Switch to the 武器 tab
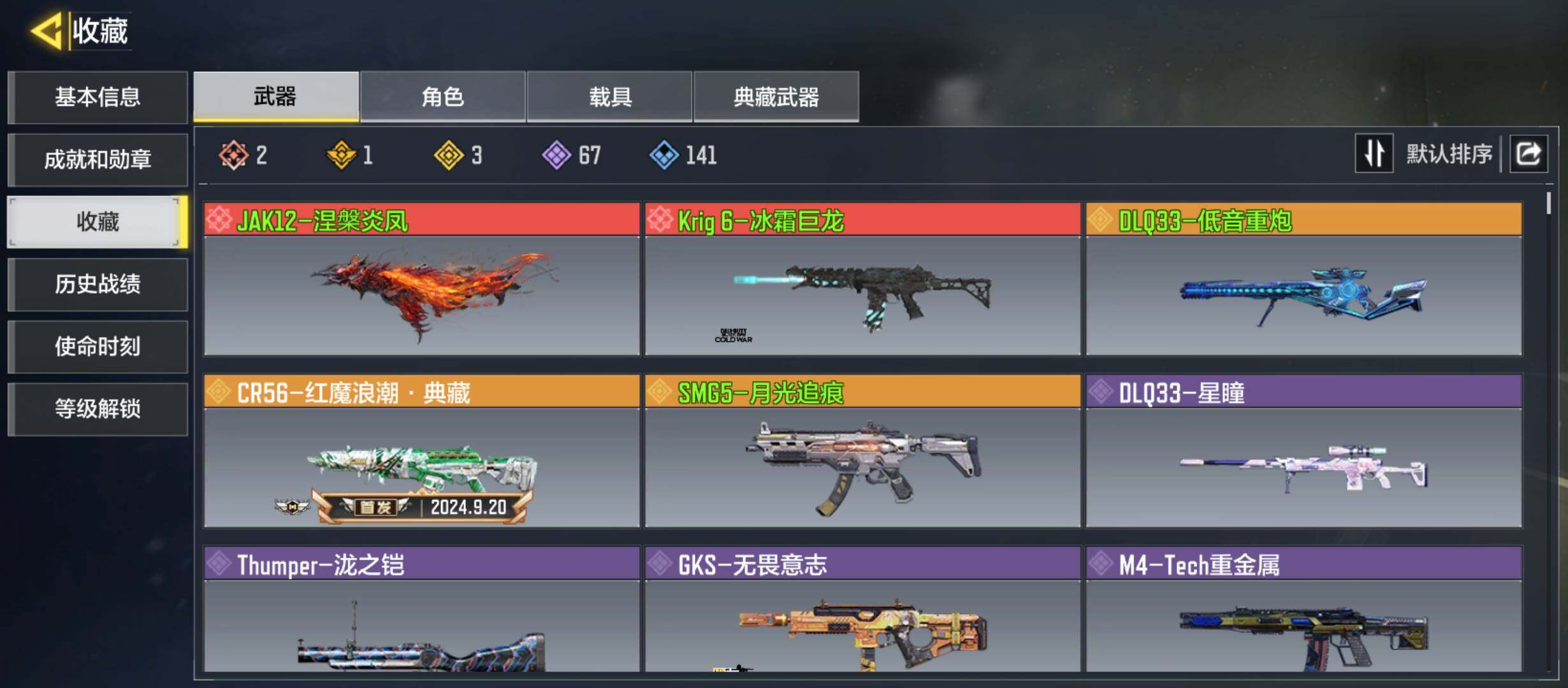 coord(276,97)
